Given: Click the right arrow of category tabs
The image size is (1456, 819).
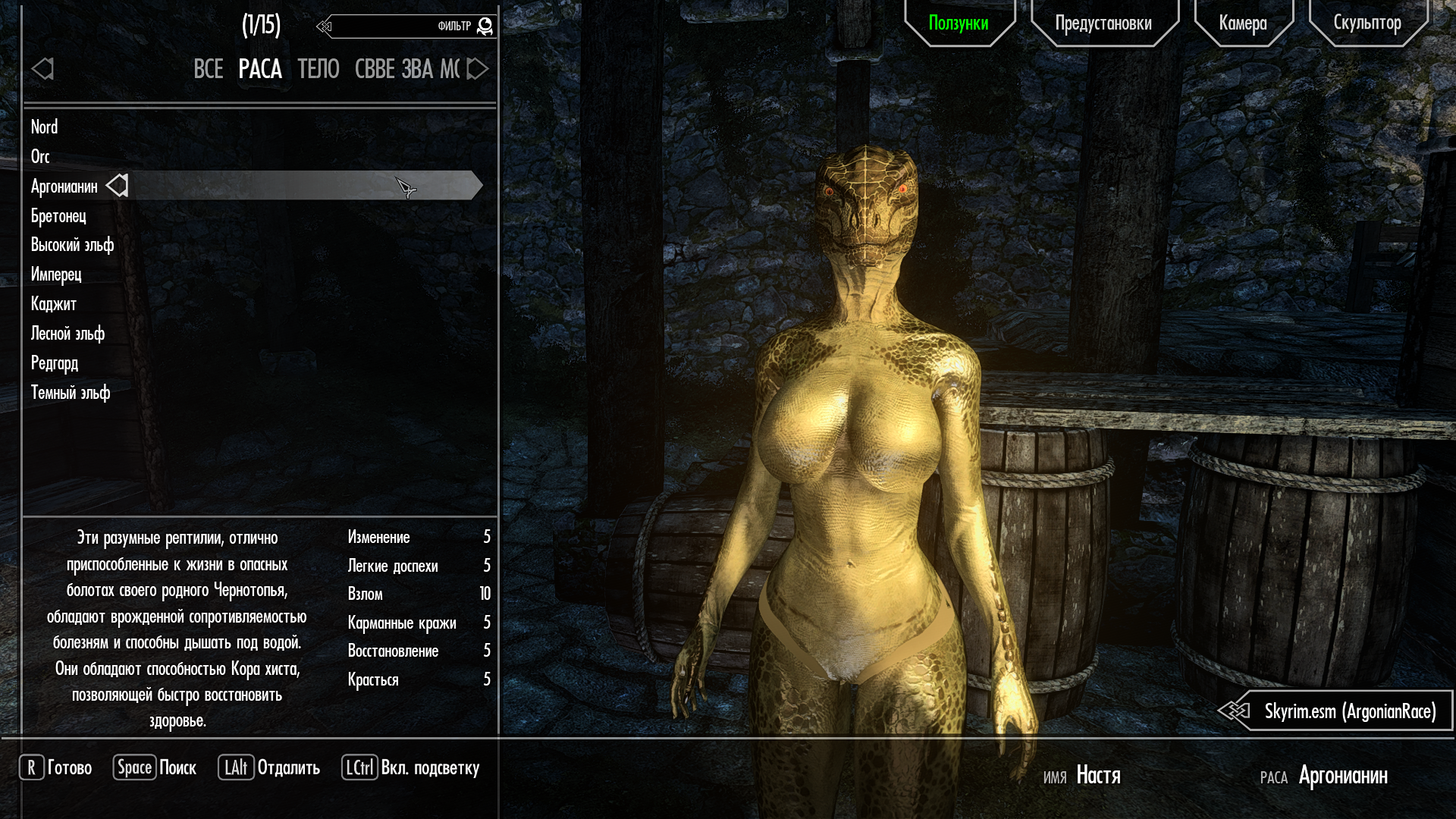Looking at the screenshot, I should click(x=478, y=69).
